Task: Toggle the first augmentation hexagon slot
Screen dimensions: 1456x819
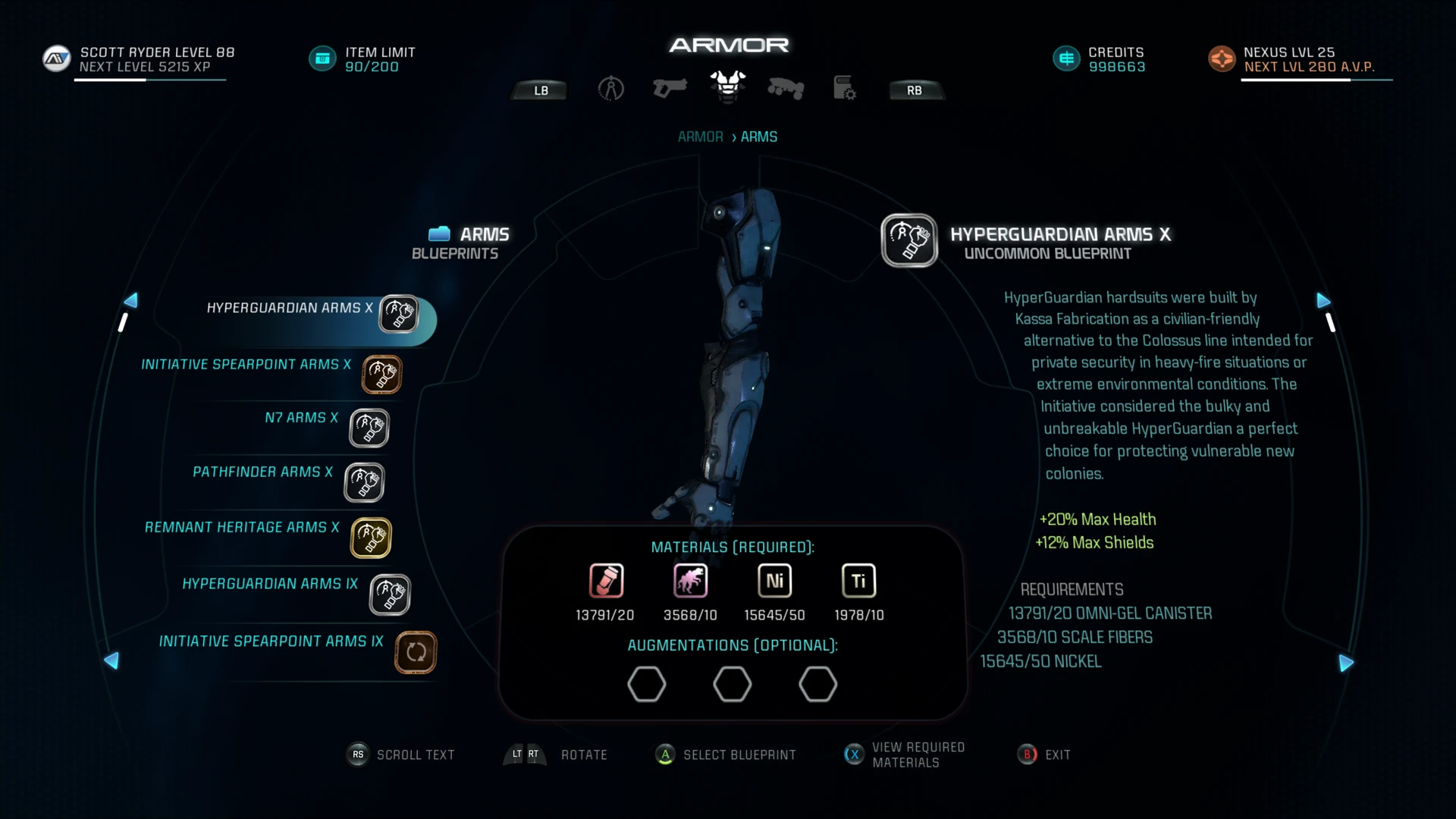Action: click(x=647, y=684)
